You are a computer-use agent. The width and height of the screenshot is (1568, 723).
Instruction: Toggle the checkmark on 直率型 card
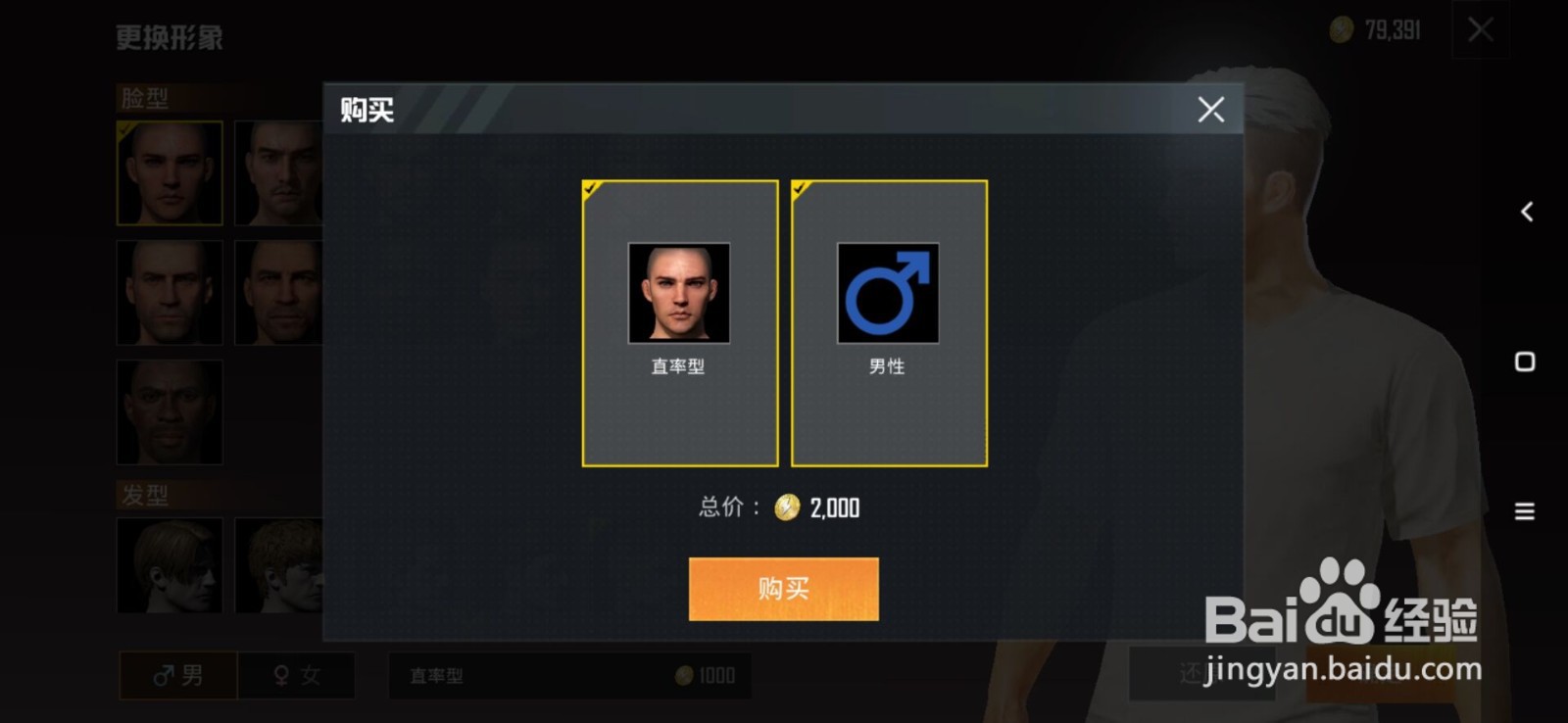coord(591,189)
